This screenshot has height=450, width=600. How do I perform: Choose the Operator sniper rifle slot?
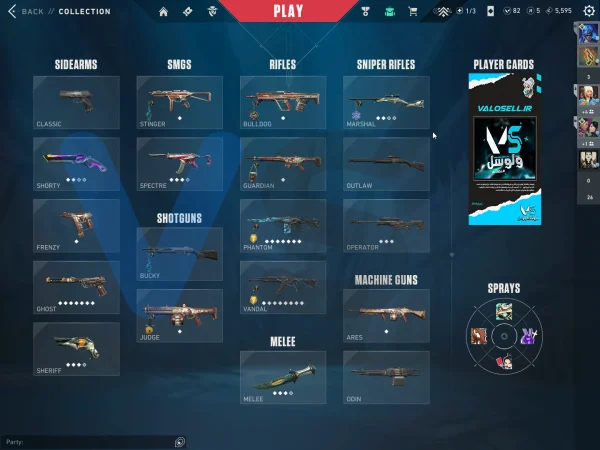[x=386, y=225]
